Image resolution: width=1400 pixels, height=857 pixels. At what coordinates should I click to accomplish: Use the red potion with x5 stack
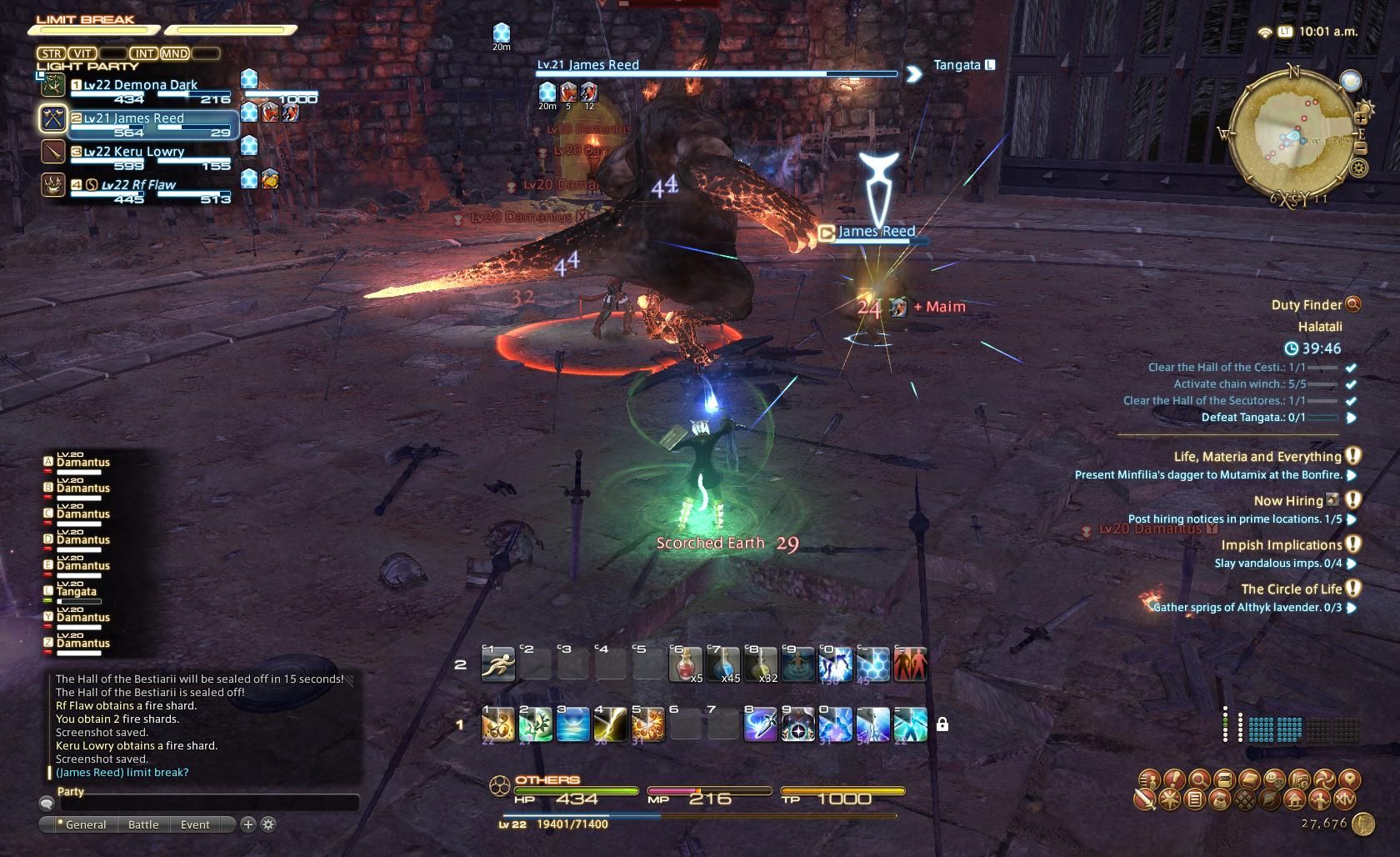685,664
